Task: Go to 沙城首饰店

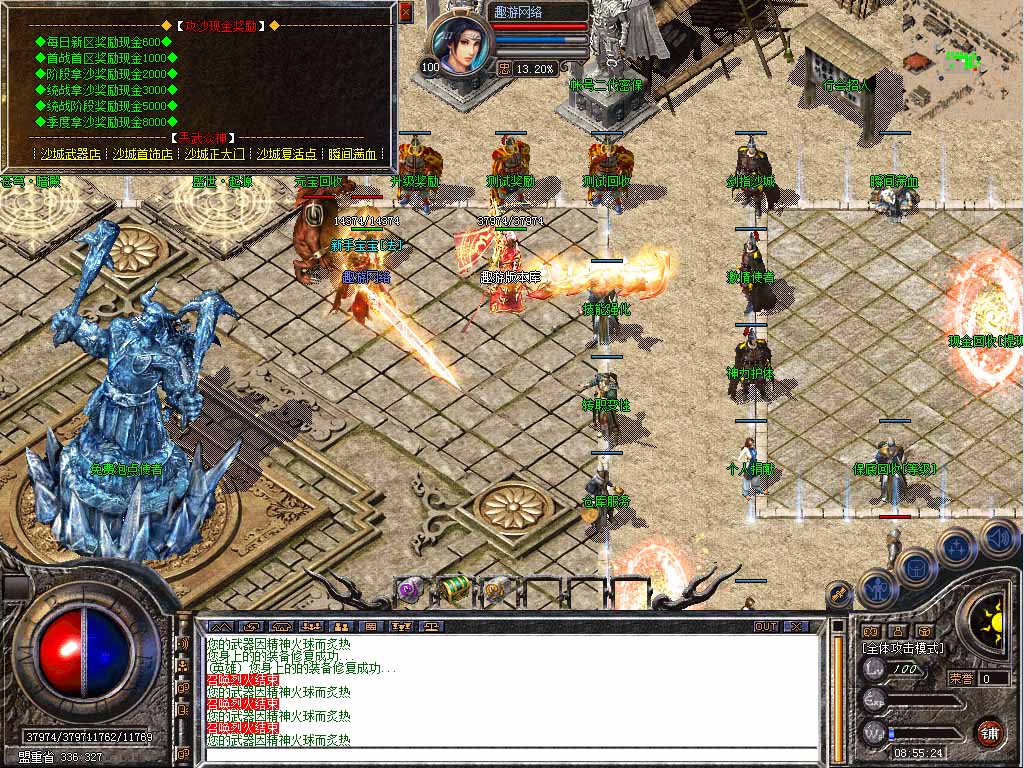Action: click(142, 154)
